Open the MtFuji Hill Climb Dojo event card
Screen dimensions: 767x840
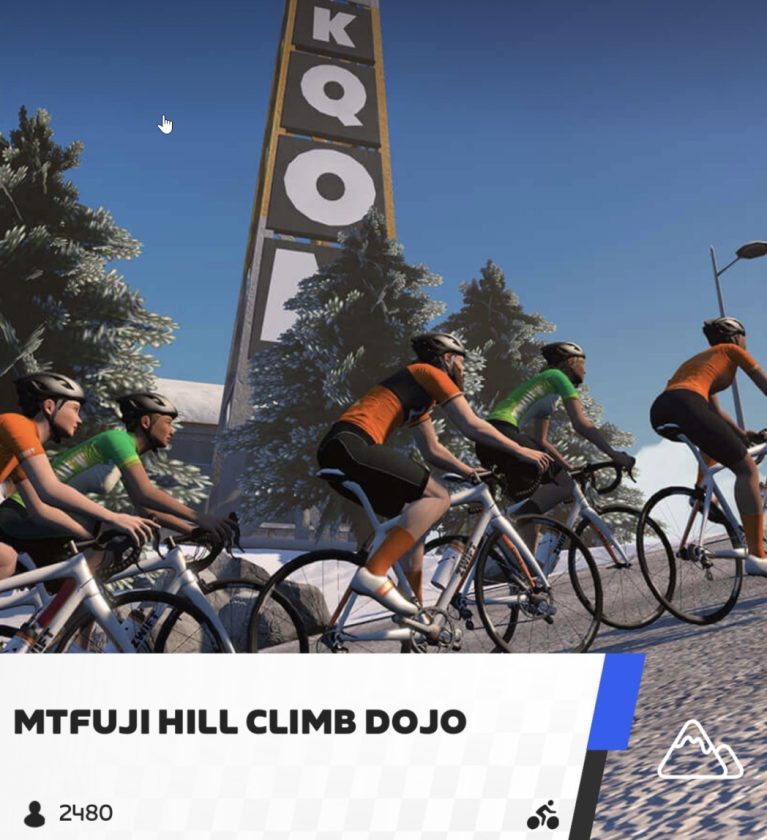point(240,722)
